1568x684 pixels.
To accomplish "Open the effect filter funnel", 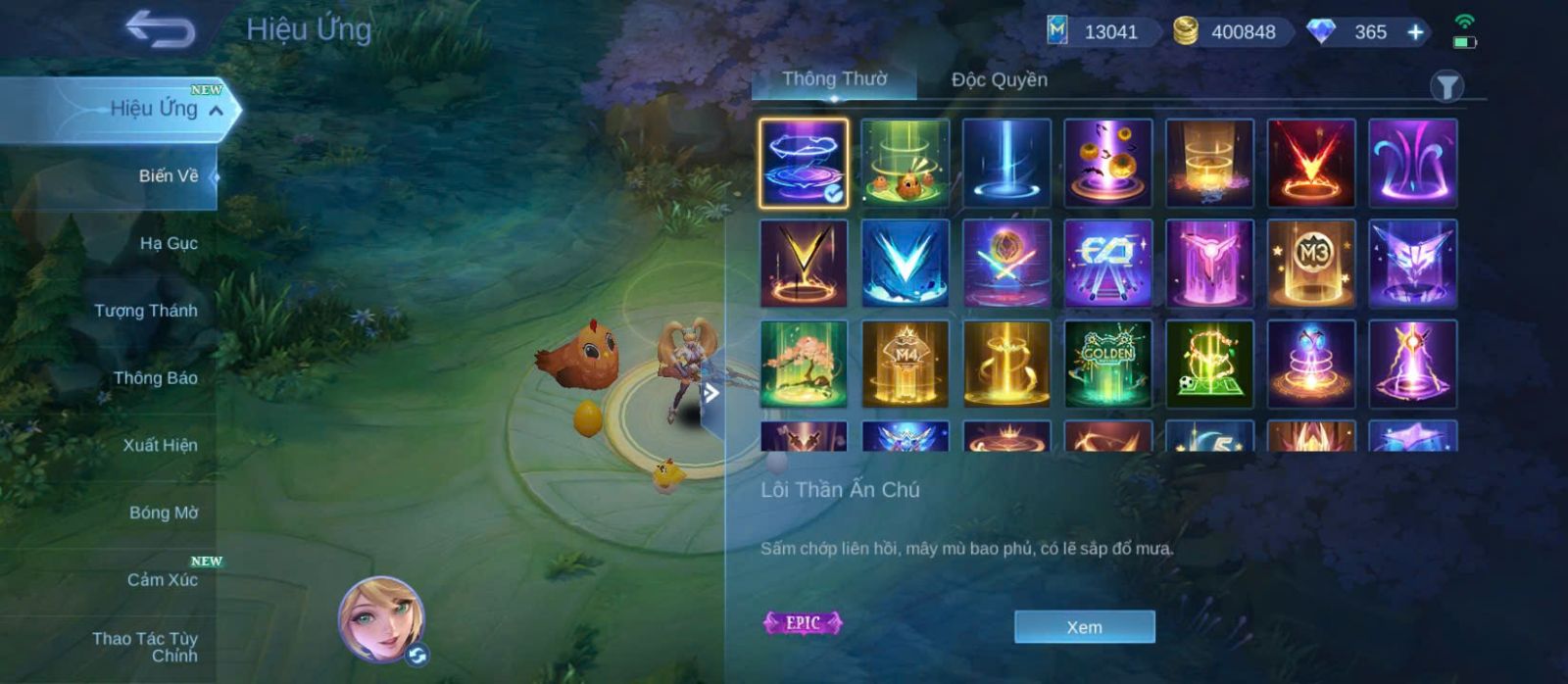I will pyautogui.click(x=1446, y=87).
